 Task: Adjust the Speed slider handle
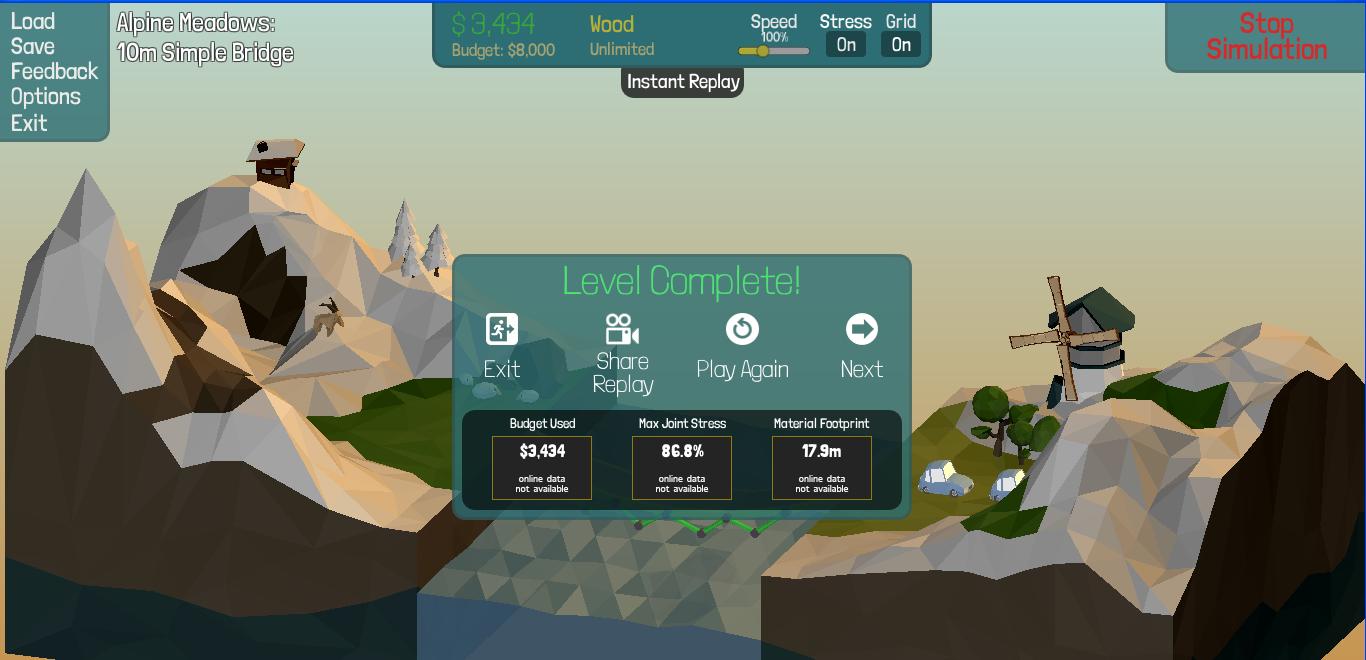click(762, 51)
